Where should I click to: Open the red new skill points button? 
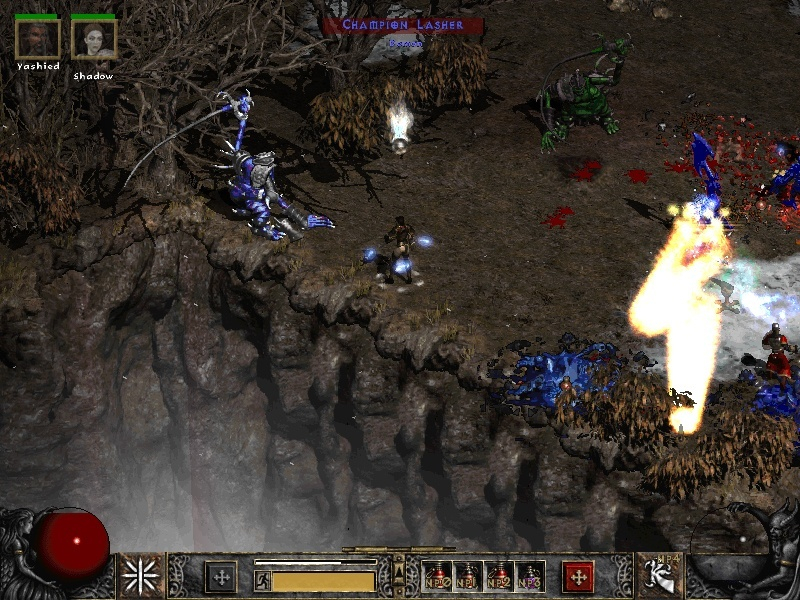(x=578, y=577)
